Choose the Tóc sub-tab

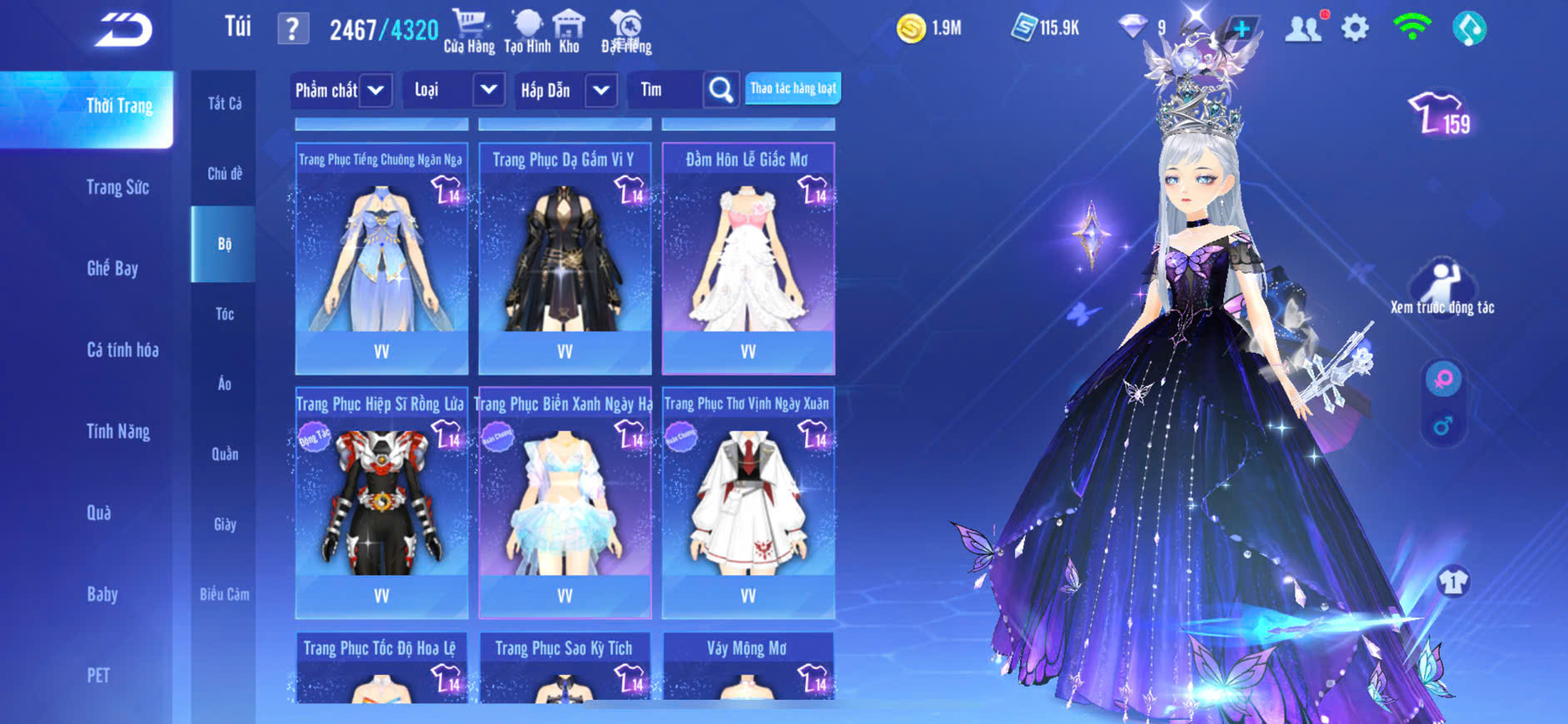[225, 314]
